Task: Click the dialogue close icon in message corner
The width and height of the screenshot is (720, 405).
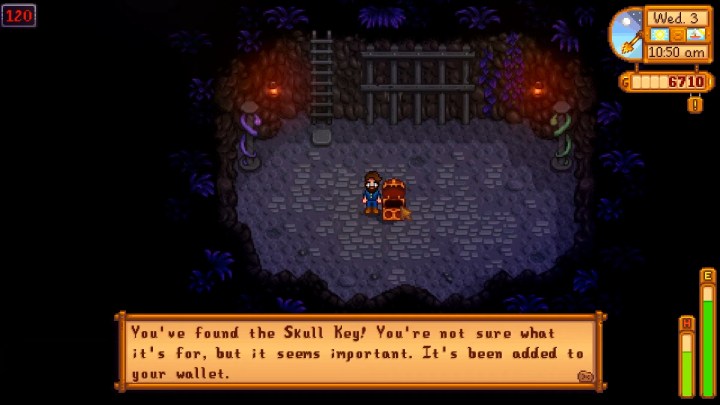Action: (x=585, y=376)
